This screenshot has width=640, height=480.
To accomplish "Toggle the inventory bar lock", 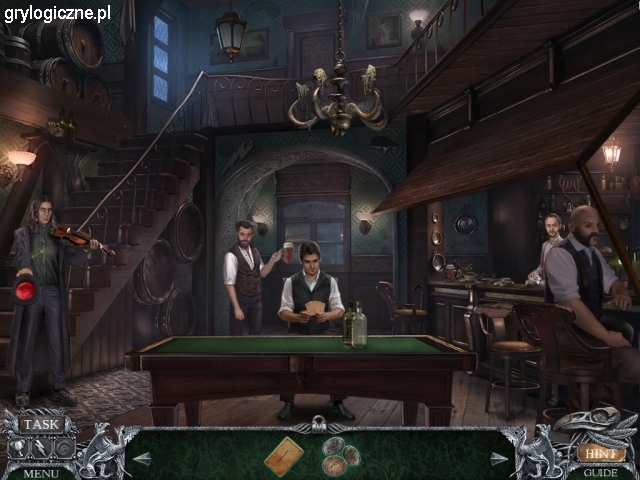I will coord(319,424).
